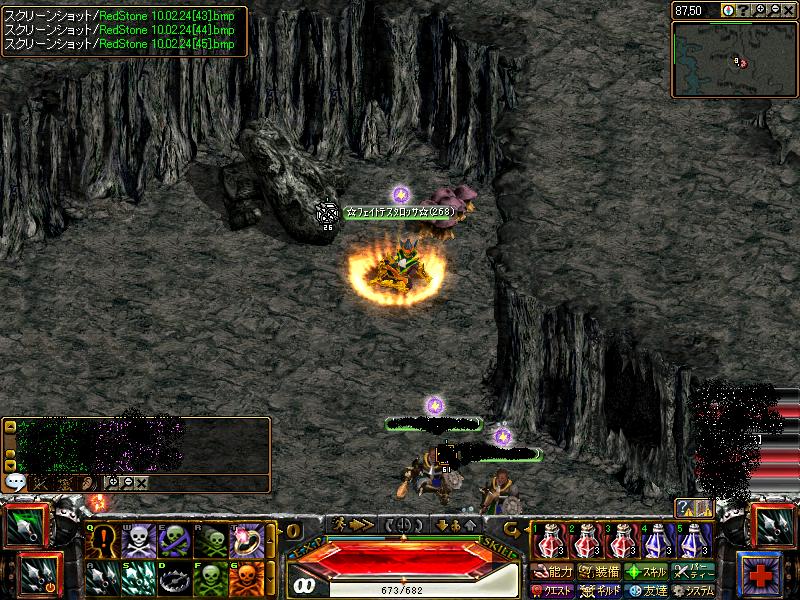The image size is (800, 600).
Task: Use the red potion in belt slot 1
Action: tap(549, 541)
